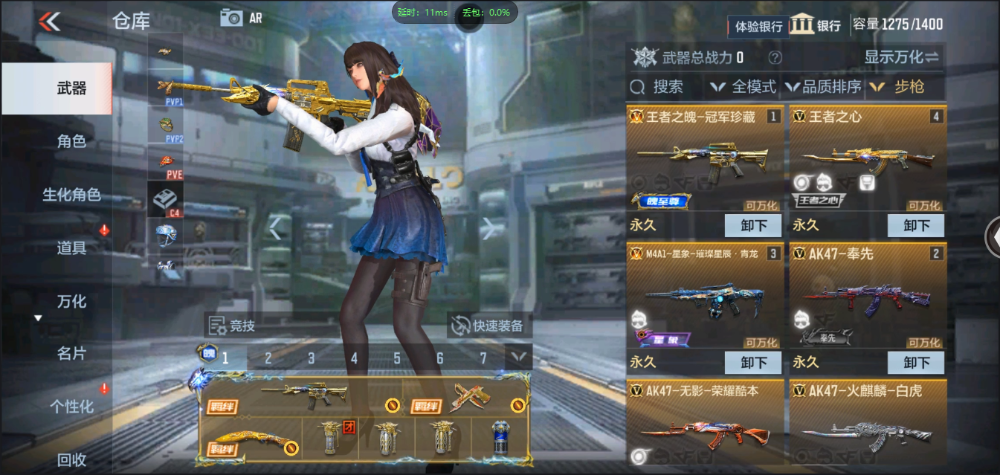The height and width of the screenshot is (475, 1000).
Task: Go back using the double arrow button
Action: pos(48,20)
